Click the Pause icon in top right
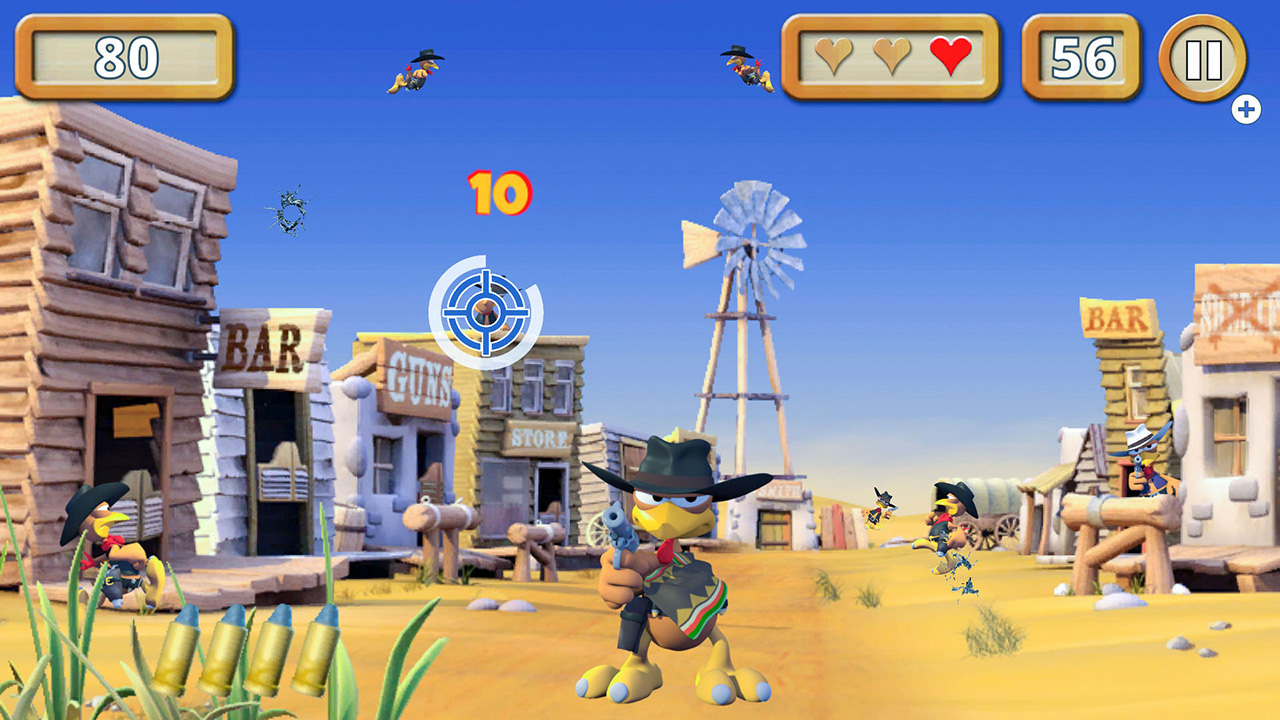 1206,61
